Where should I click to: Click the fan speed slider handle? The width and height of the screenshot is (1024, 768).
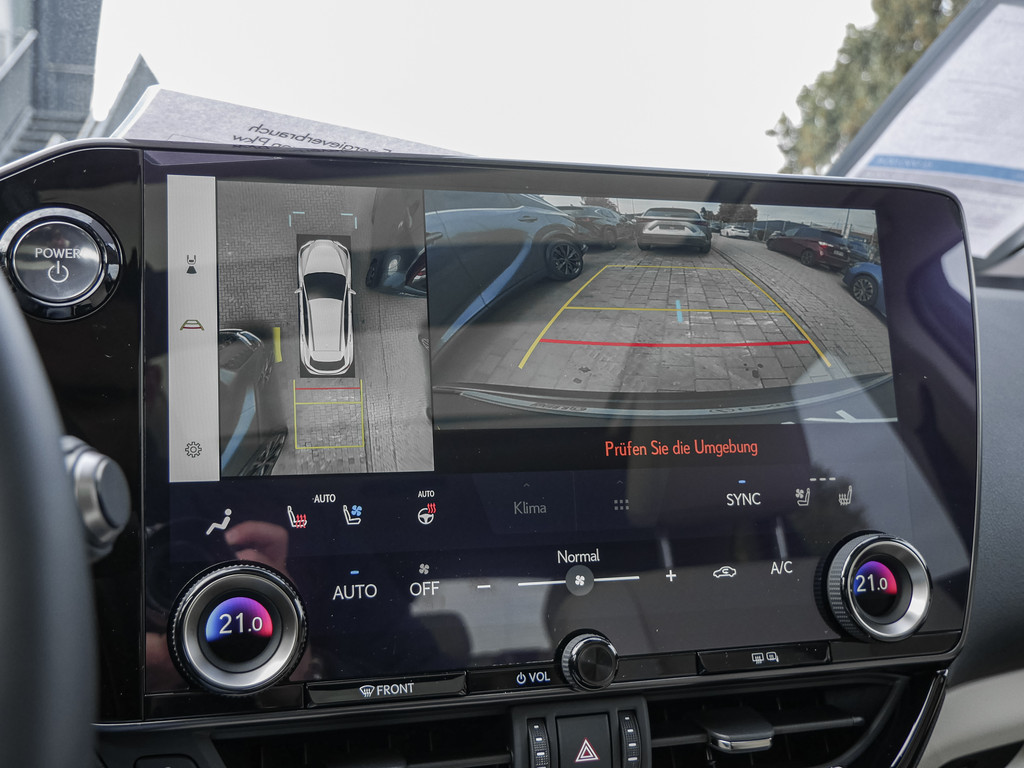[578, 580]
